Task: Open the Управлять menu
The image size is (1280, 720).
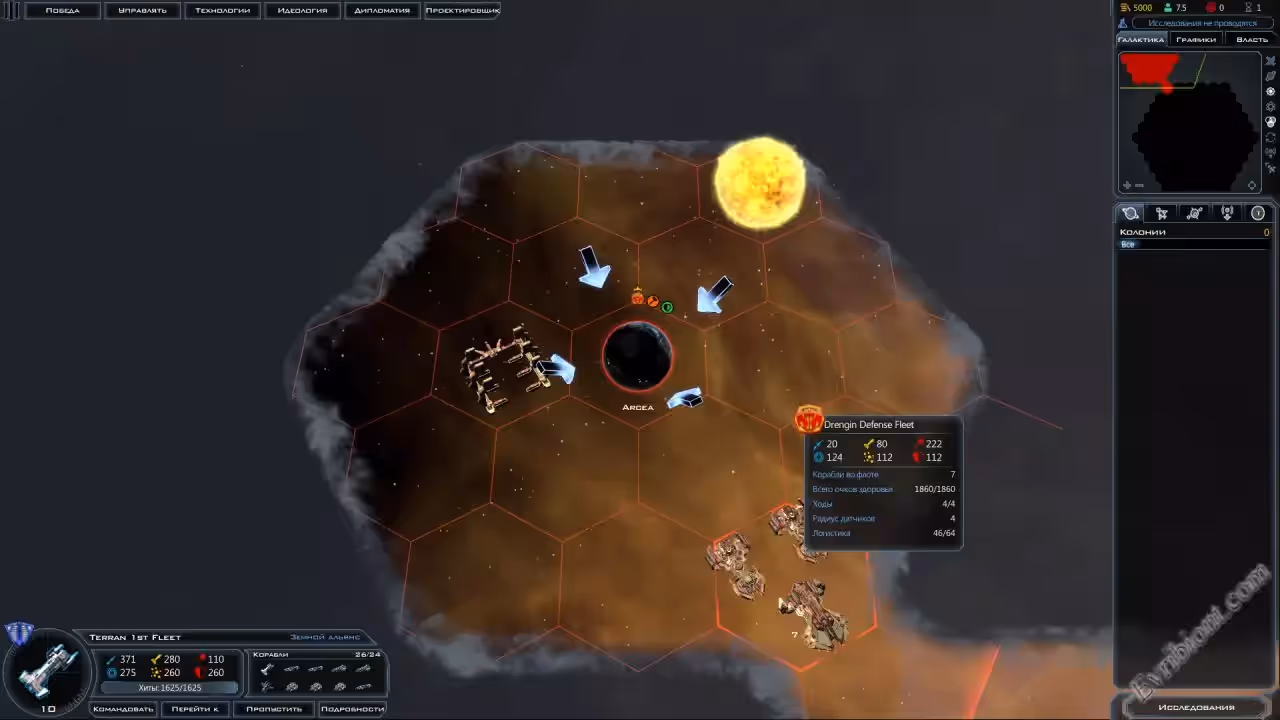Action: click(x=142, y=10)
